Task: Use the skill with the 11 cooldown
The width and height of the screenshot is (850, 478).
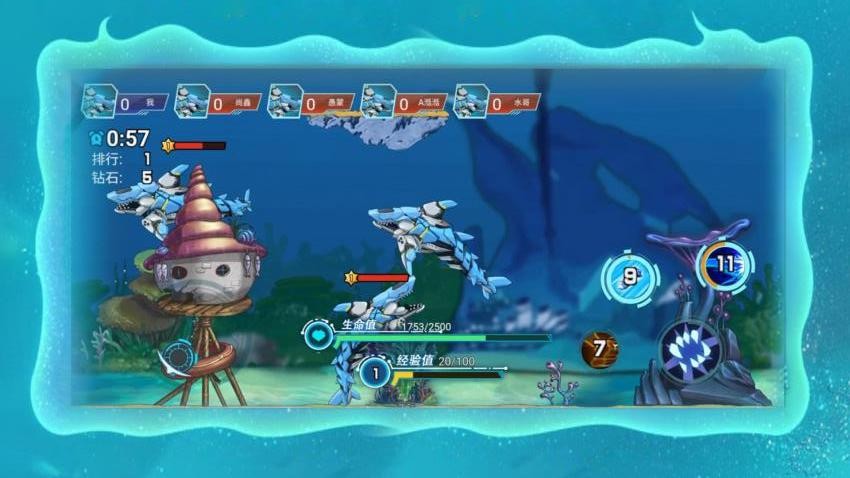Action: click(725, 266)
